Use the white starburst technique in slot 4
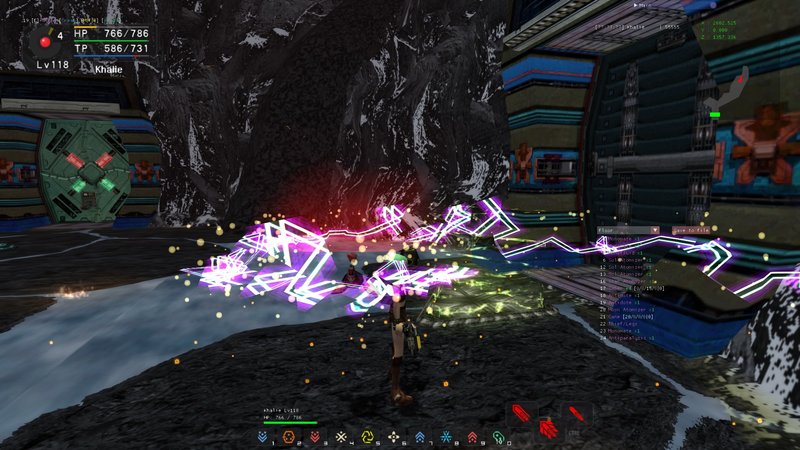The height and width of the screenshot is (450, 800). pyautogui.click(x=341, y=437)
